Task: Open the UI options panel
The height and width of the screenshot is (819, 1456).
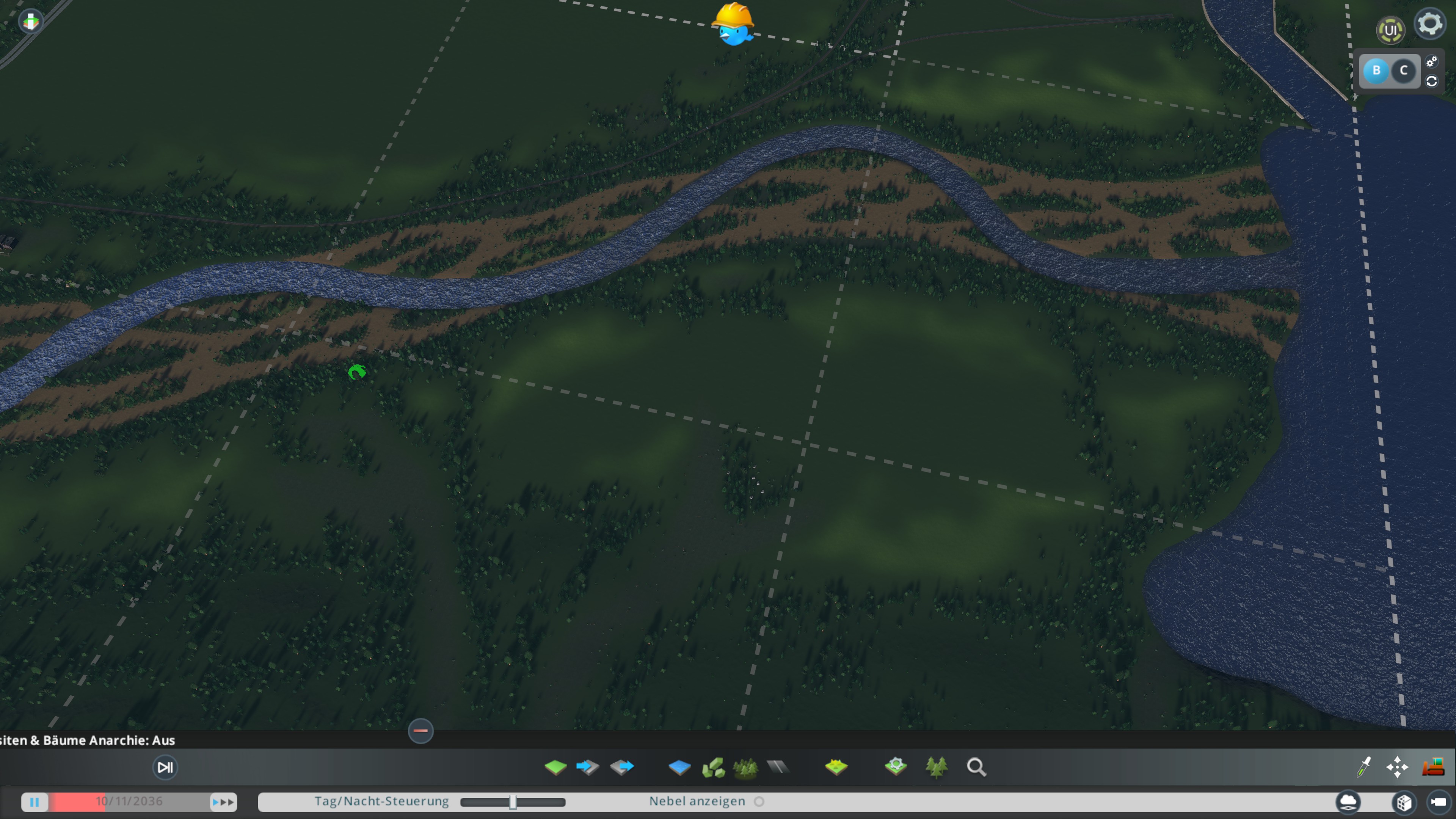Action: (1391, 30)
